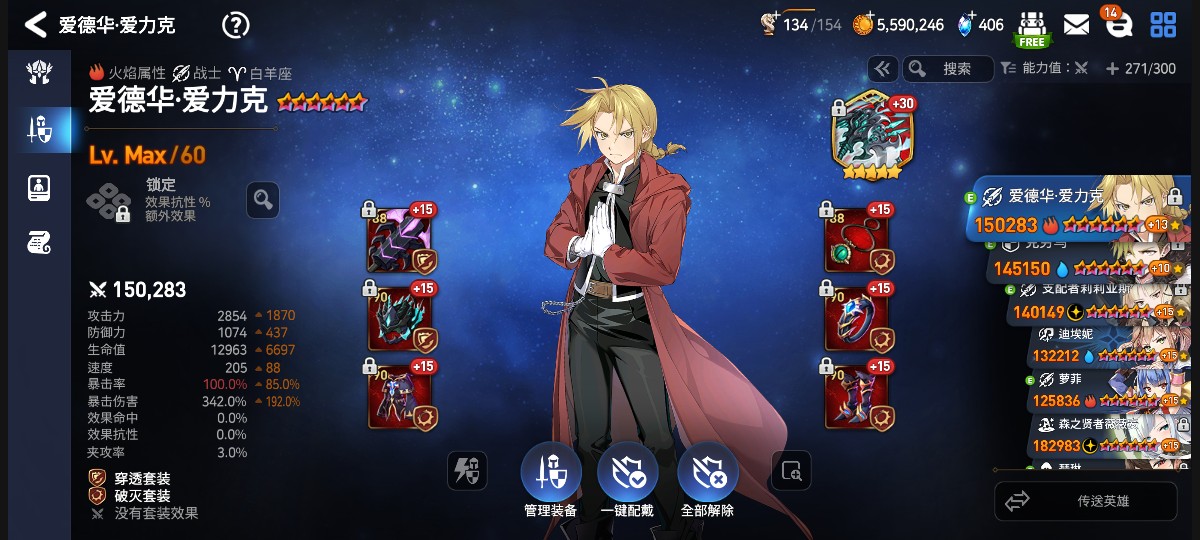Screen dimensions: 1200x540
Task: Activate 一键配戴 auto-equip button
Action: pos(628,478)
